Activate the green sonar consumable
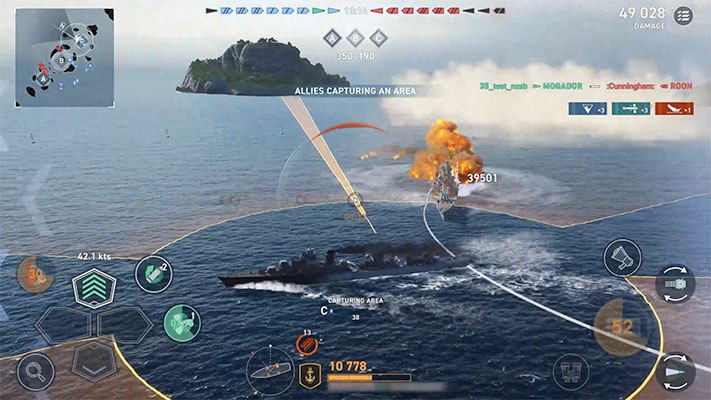The width and height of the screenshot is (711, 400). pos(180,320)
